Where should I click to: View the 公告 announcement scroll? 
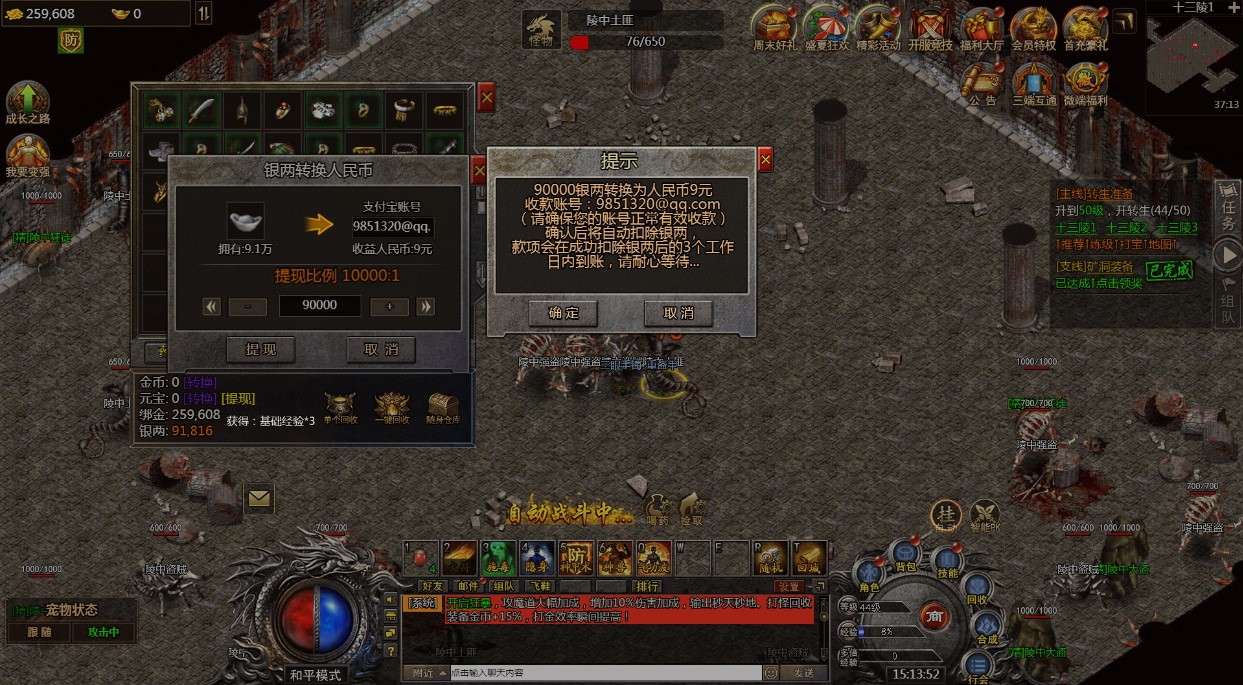(x=983, y=84)
